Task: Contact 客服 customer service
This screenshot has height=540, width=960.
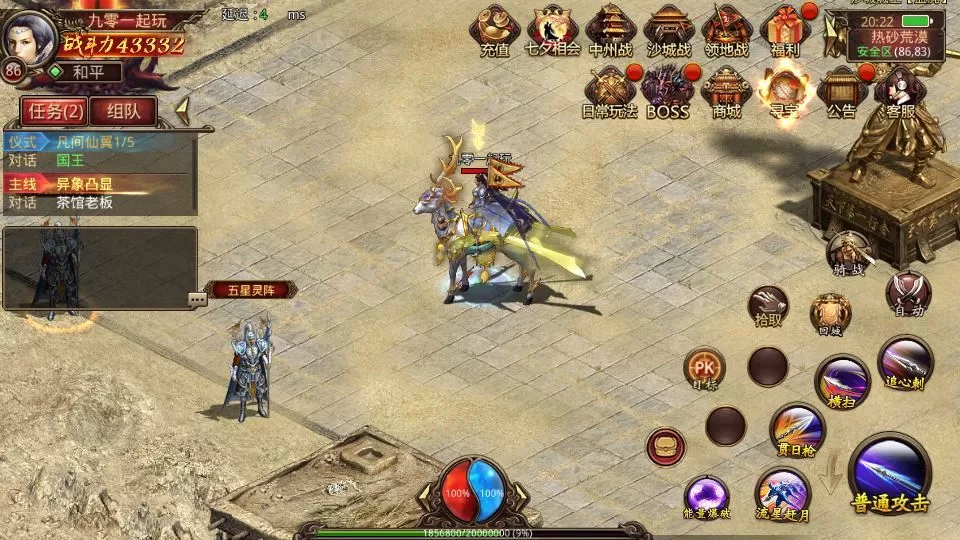Action: pos(900,90)
